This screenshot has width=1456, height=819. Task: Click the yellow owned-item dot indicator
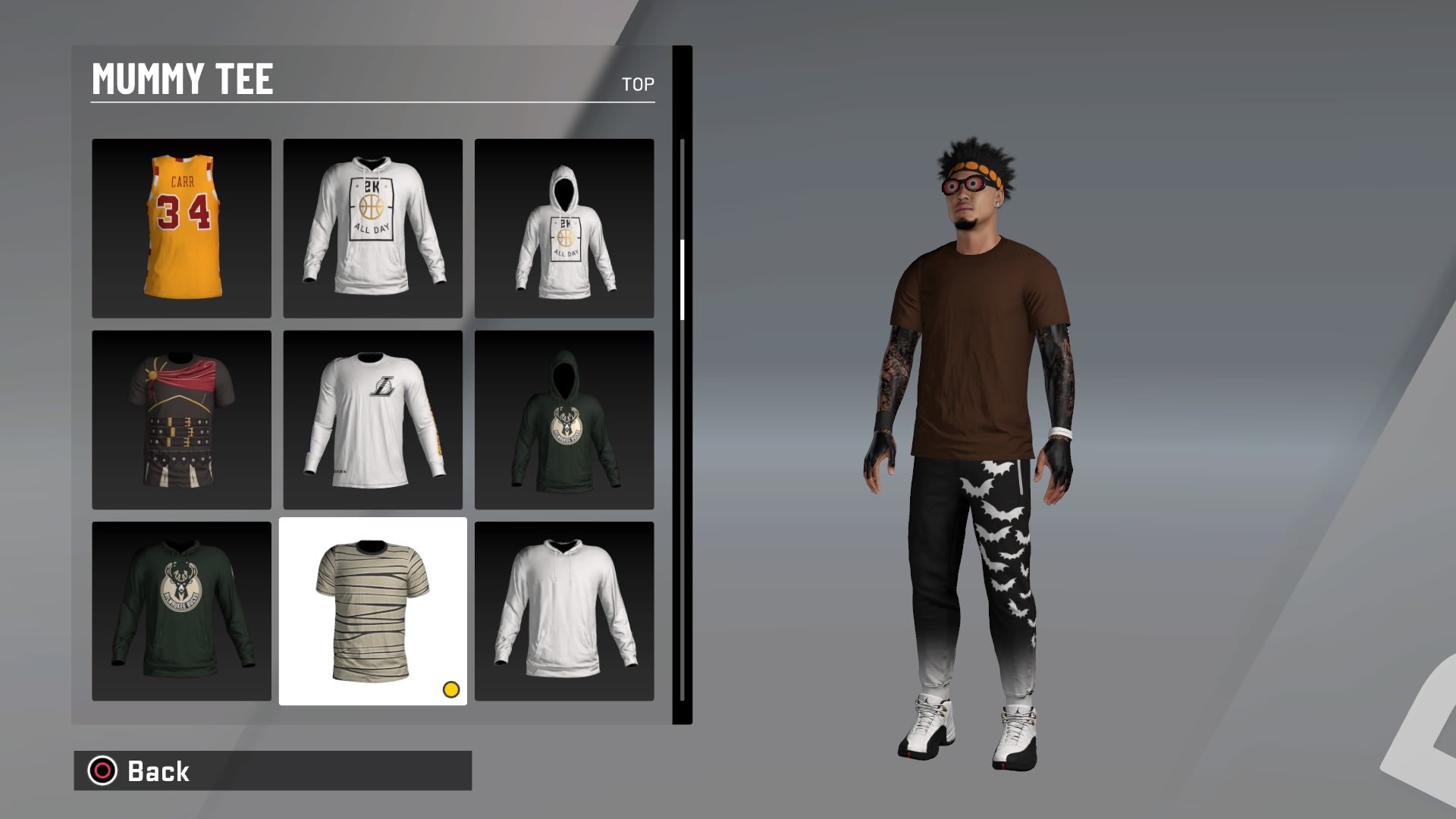pyautogui.click(x=451, y=691)
